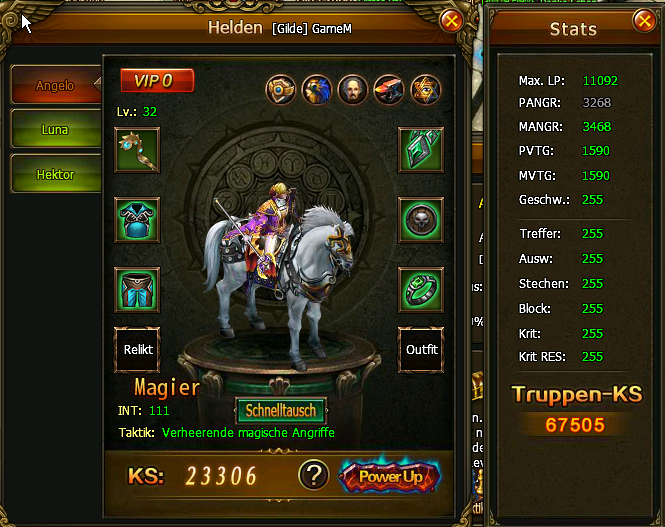The image size is (665, 527).
Task: Activate the Schnelltausch button
Action: [282, 411]
